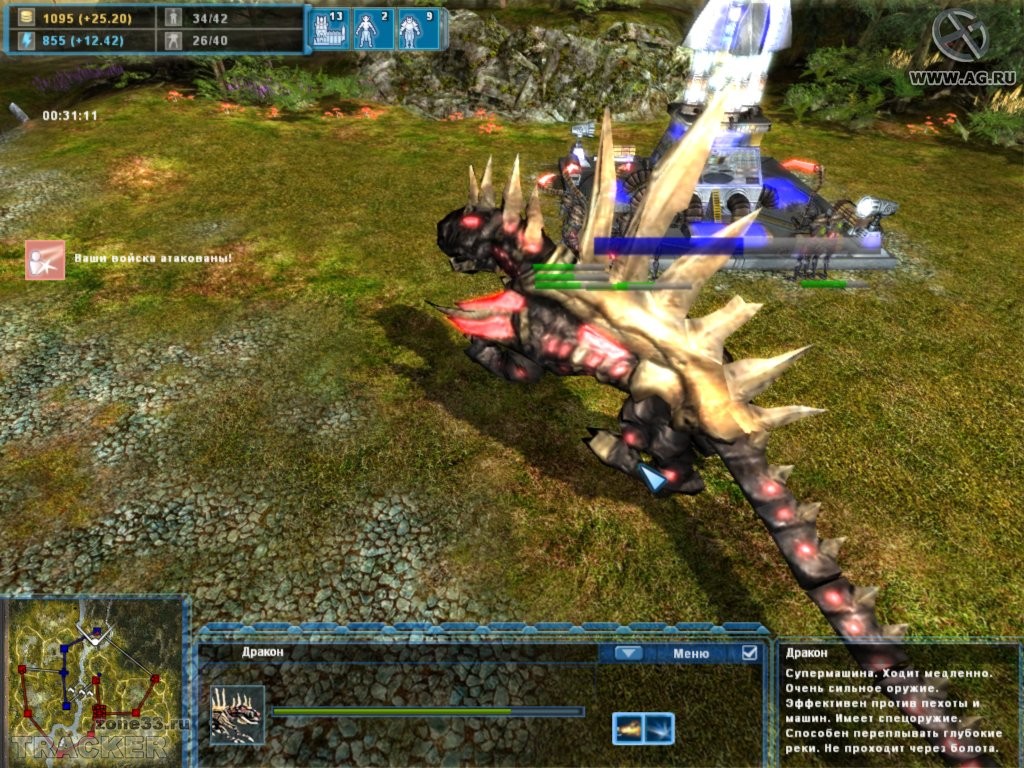Select the Дракон unit portrait
1024x768 pixels.
pos(237,714)
